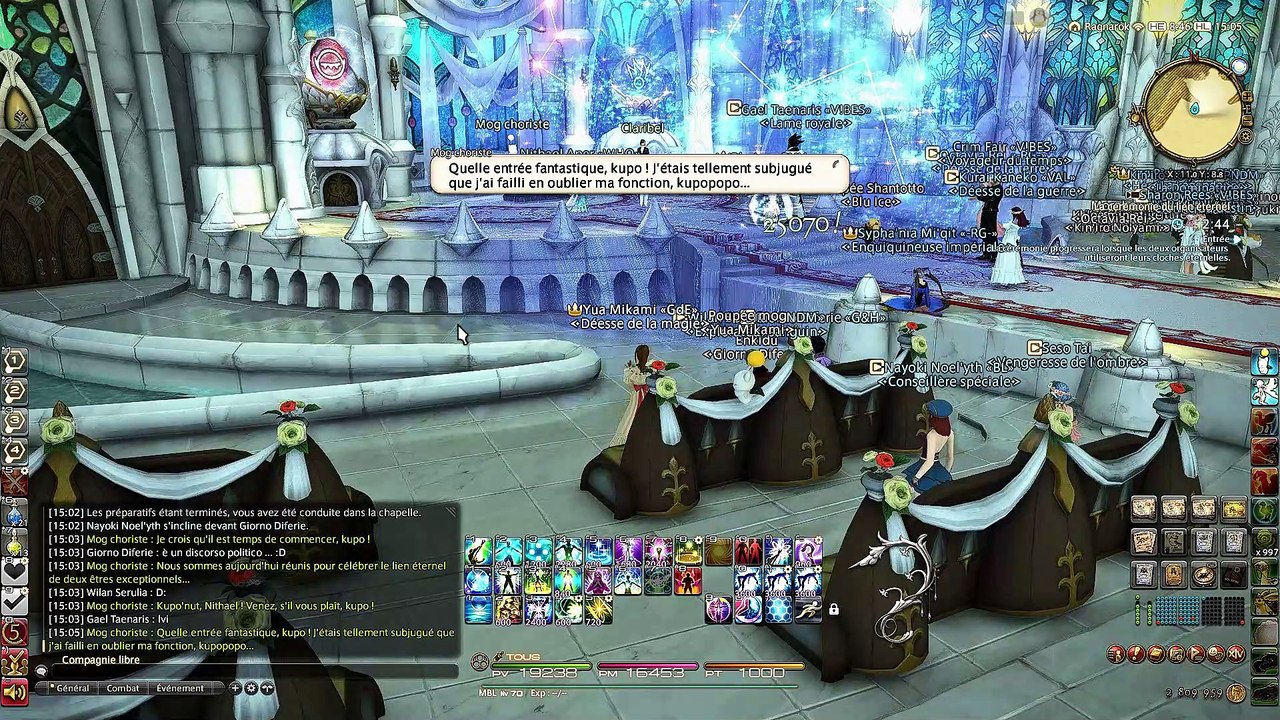Open chat log settings gear
1280x720 pixels.
251,688
